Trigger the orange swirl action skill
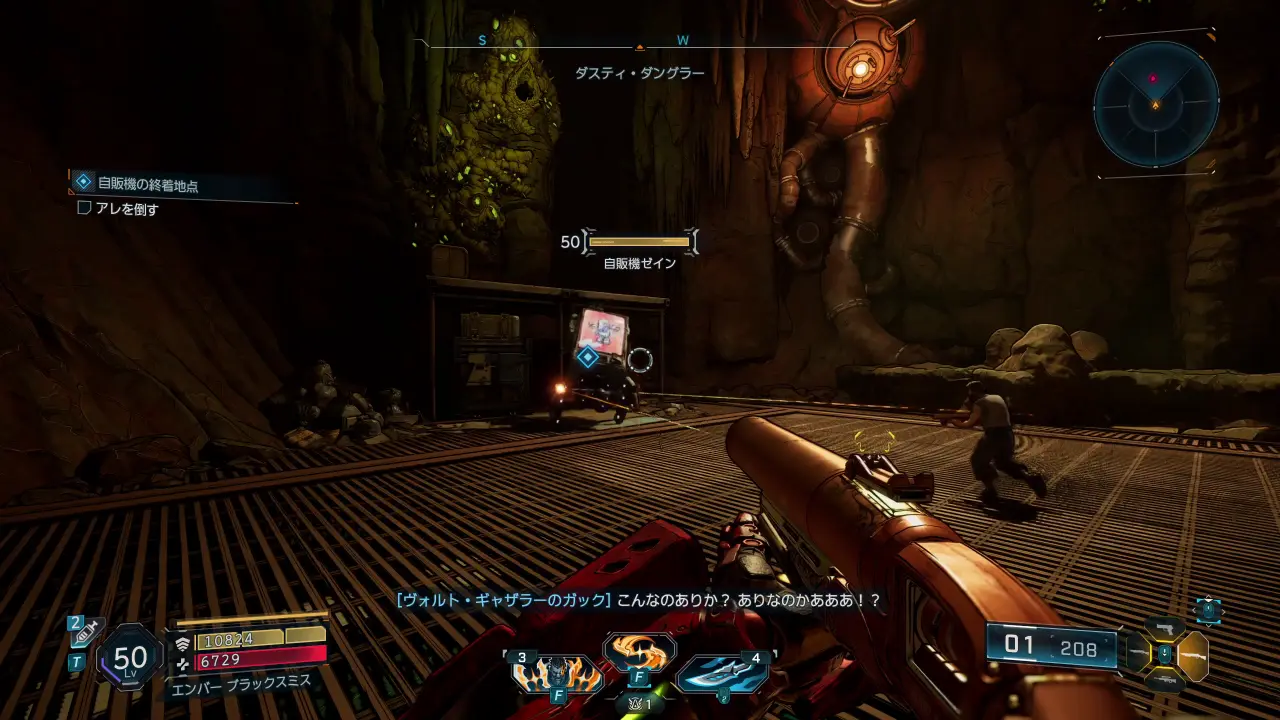Viewport: 1280px width, 720px height. coord(640,652)
